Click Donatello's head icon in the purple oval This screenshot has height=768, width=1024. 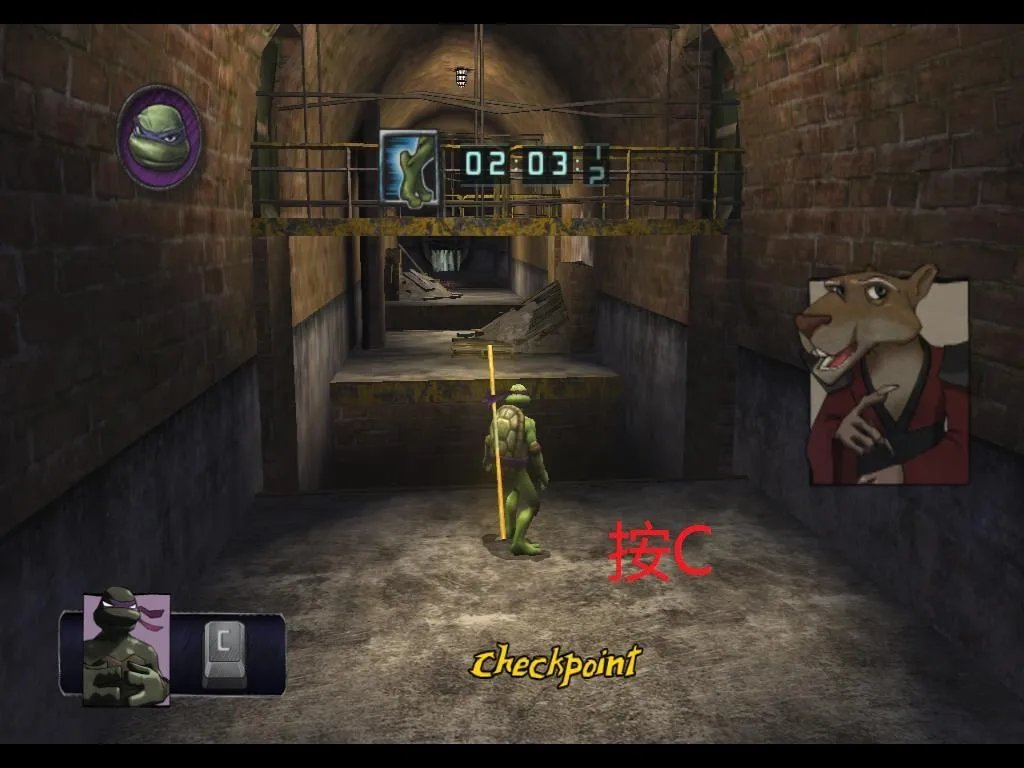coord(159,136)
